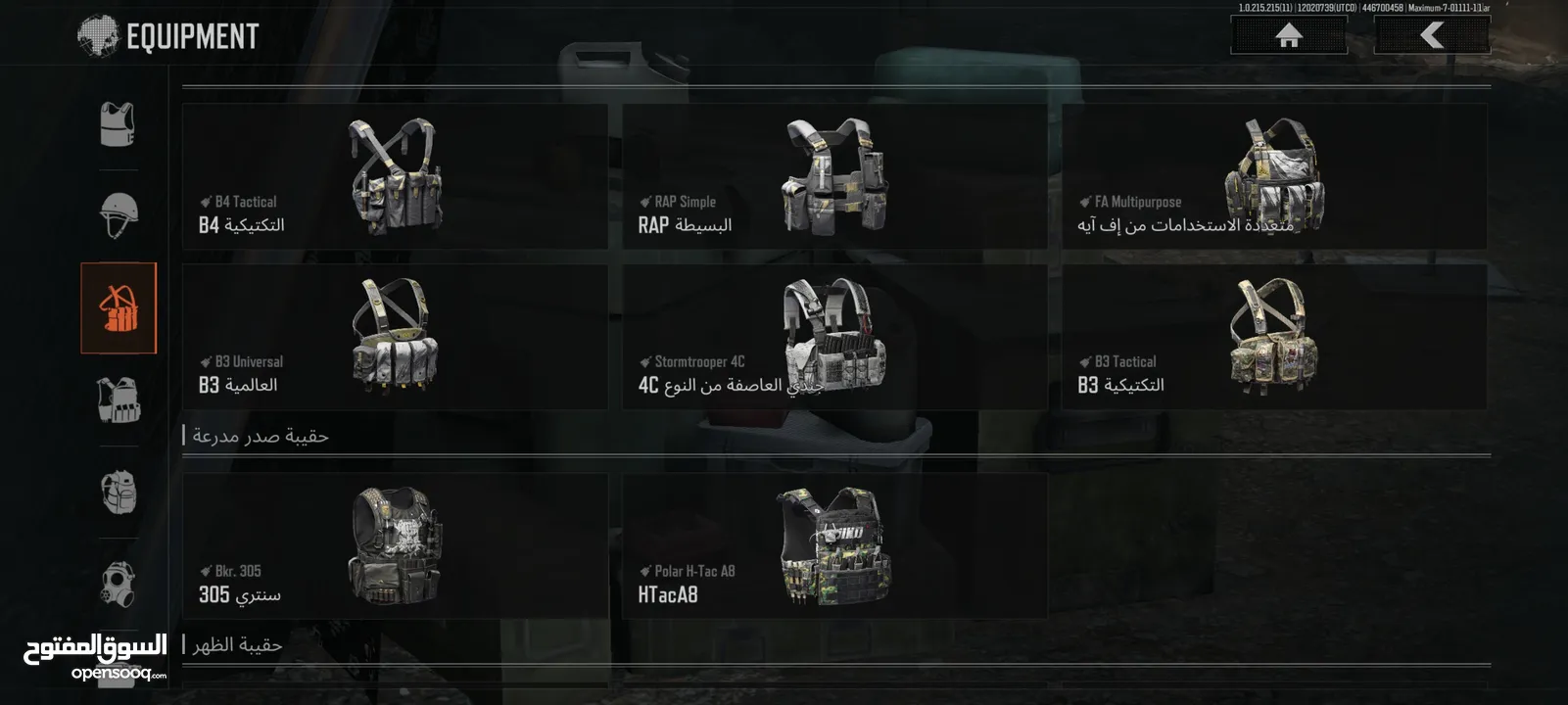Select the Stormtrooper 4C rig
The image size is (1568, 705).
click(x=834, y=337)
